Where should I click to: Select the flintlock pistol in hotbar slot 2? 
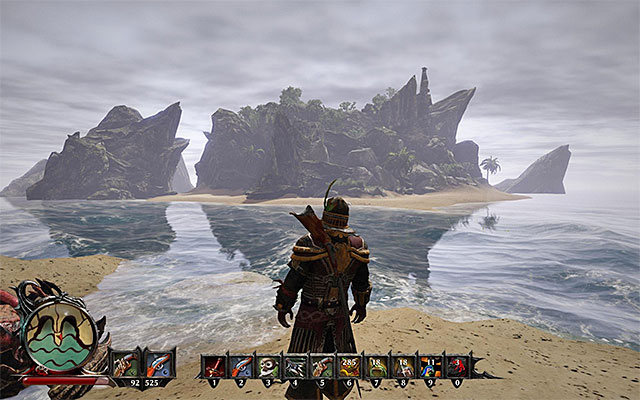point(241,367)
